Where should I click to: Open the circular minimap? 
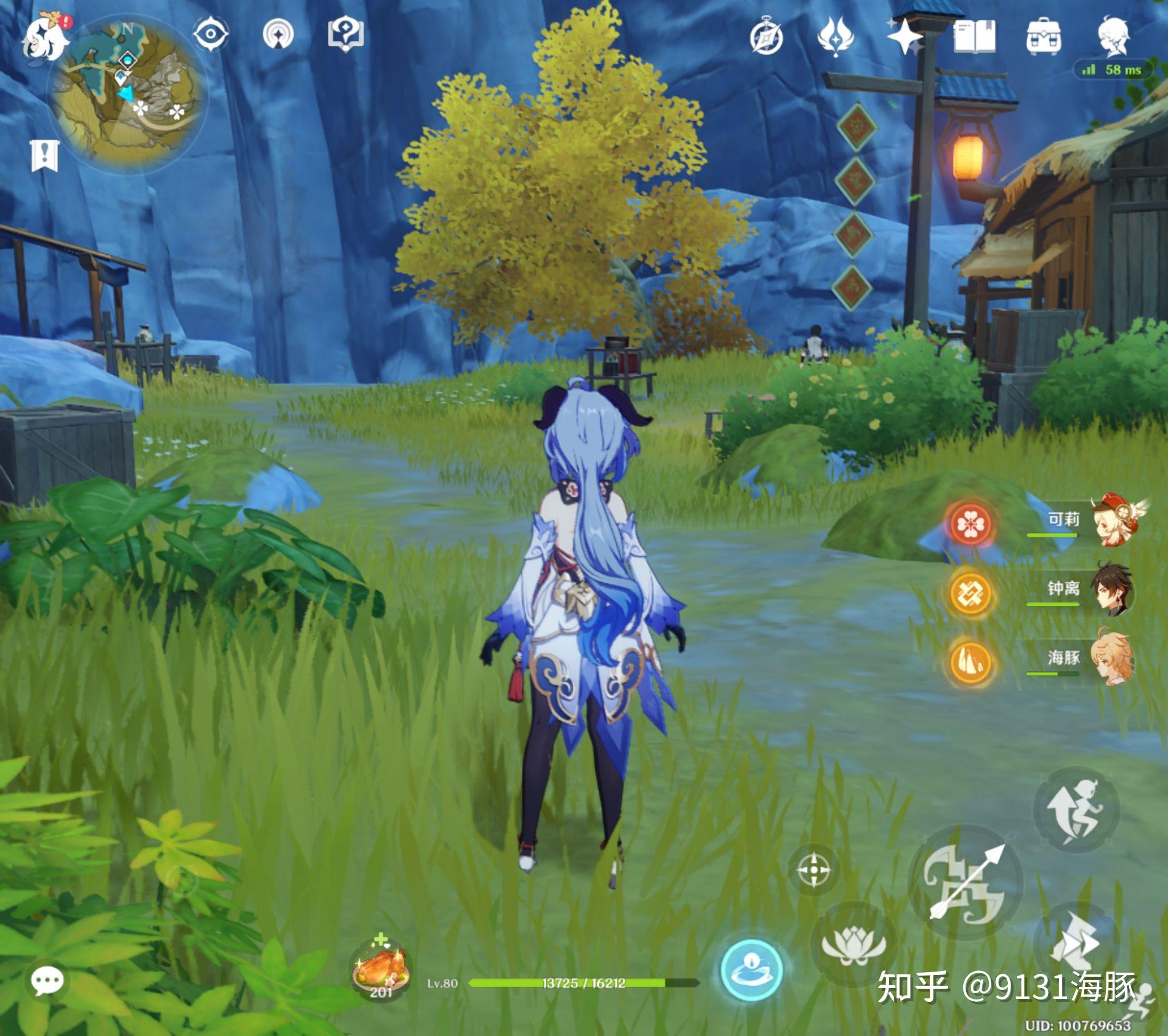tap(127, 94)
